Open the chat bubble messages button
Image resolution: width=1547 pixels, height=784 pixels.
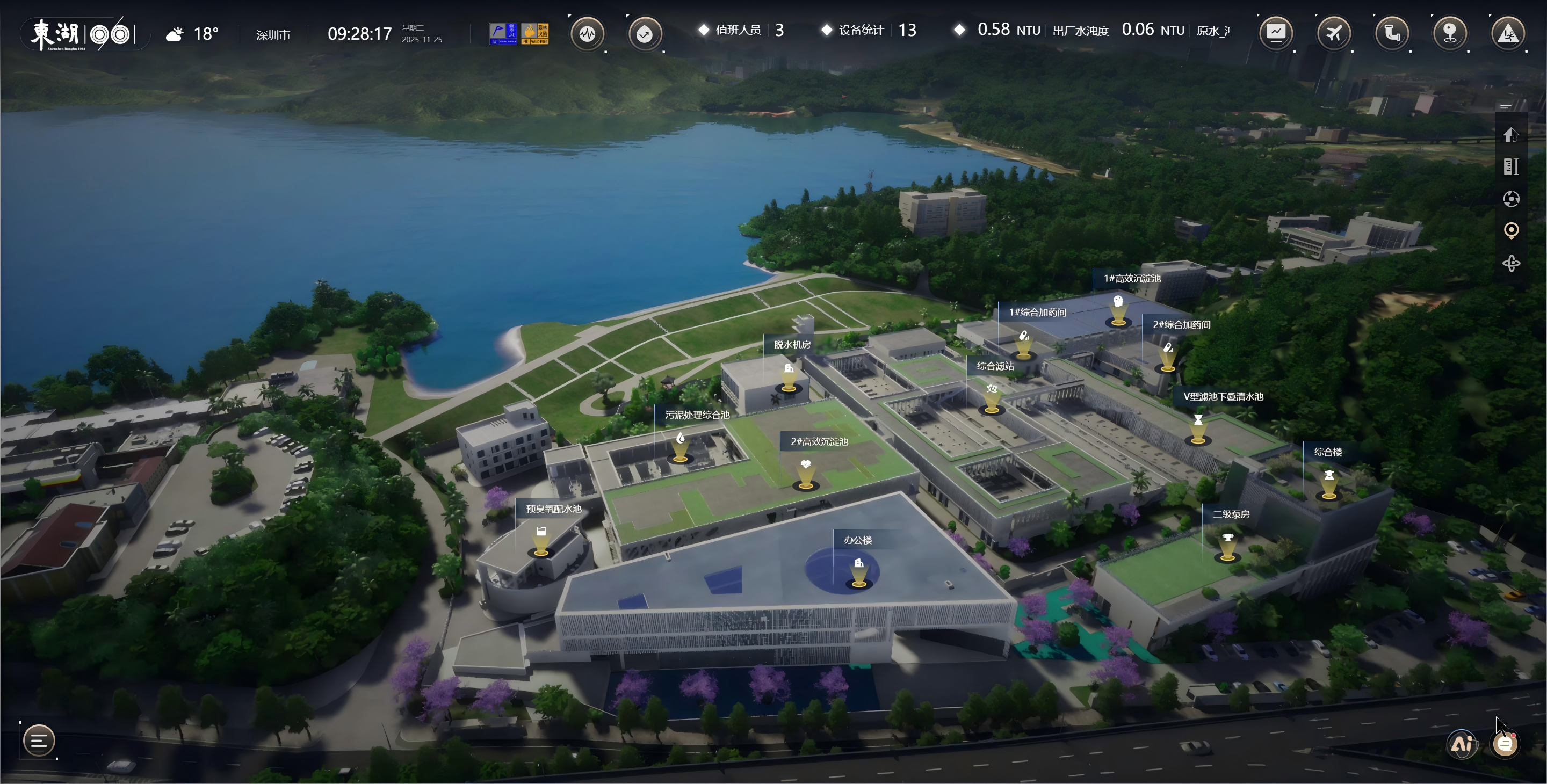coord(1505,744)
